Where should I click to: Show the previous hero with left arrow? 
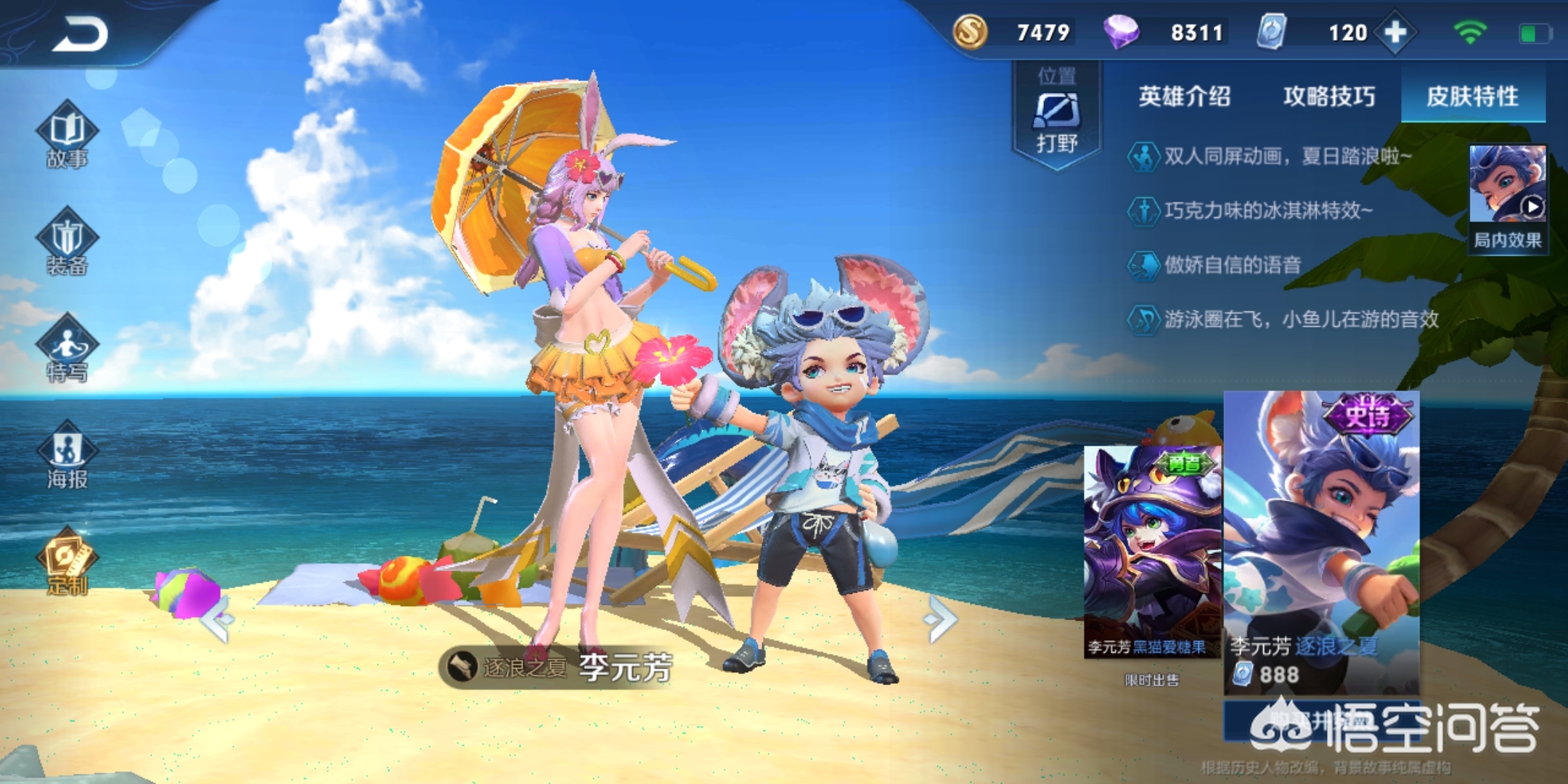[x=218, y=619]
